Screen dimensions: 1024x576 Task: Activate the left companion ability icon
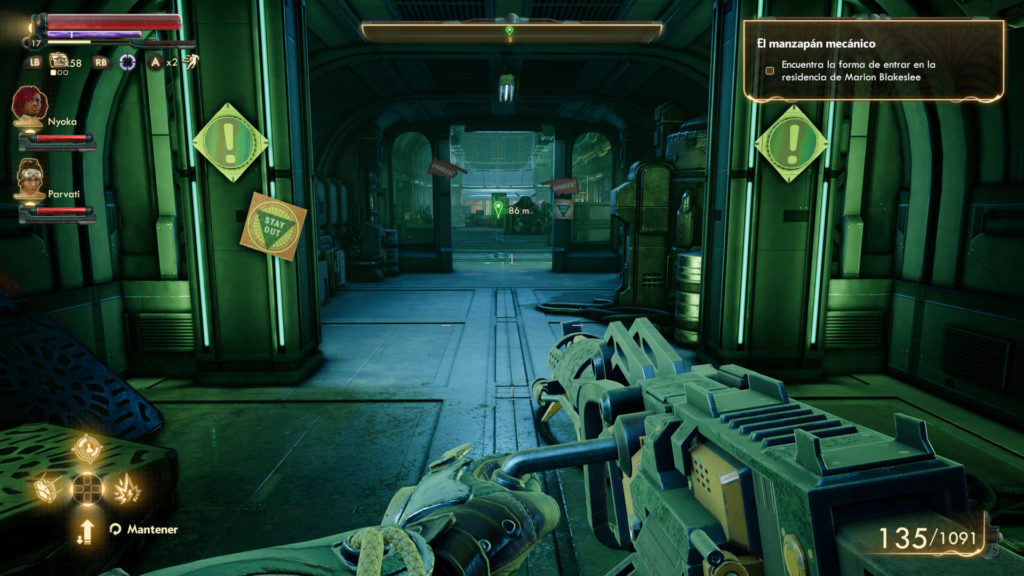pyautogui.click(x=49, y=489)
